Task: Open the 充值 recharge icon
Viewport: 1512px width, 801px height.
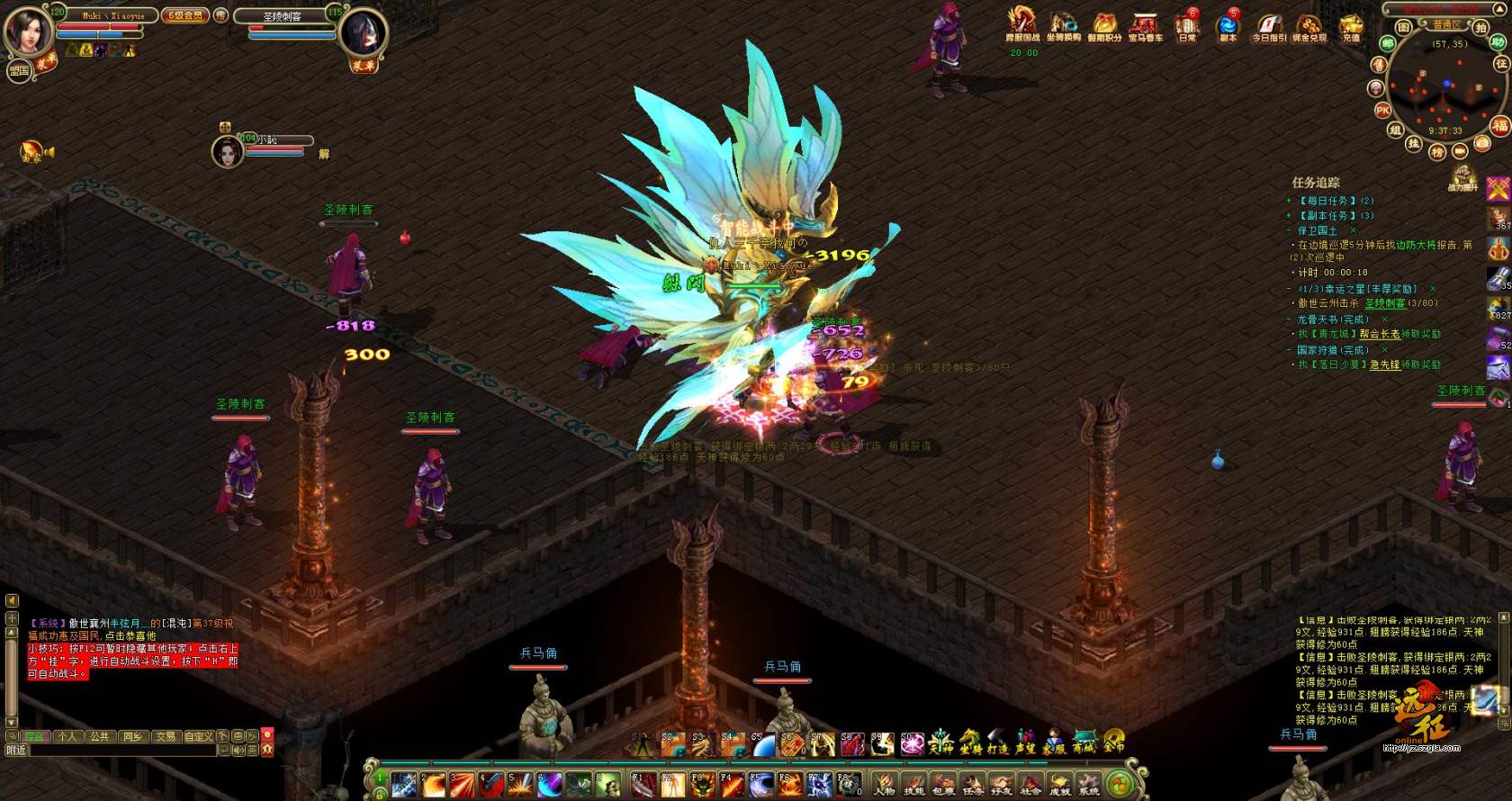Action: [x=1351, y=25]
